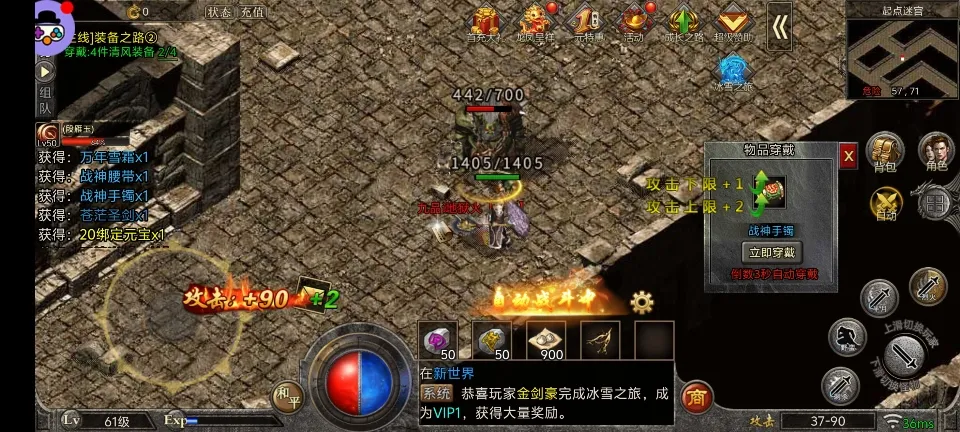Open the 商 shop button

[x=698, y=397]
